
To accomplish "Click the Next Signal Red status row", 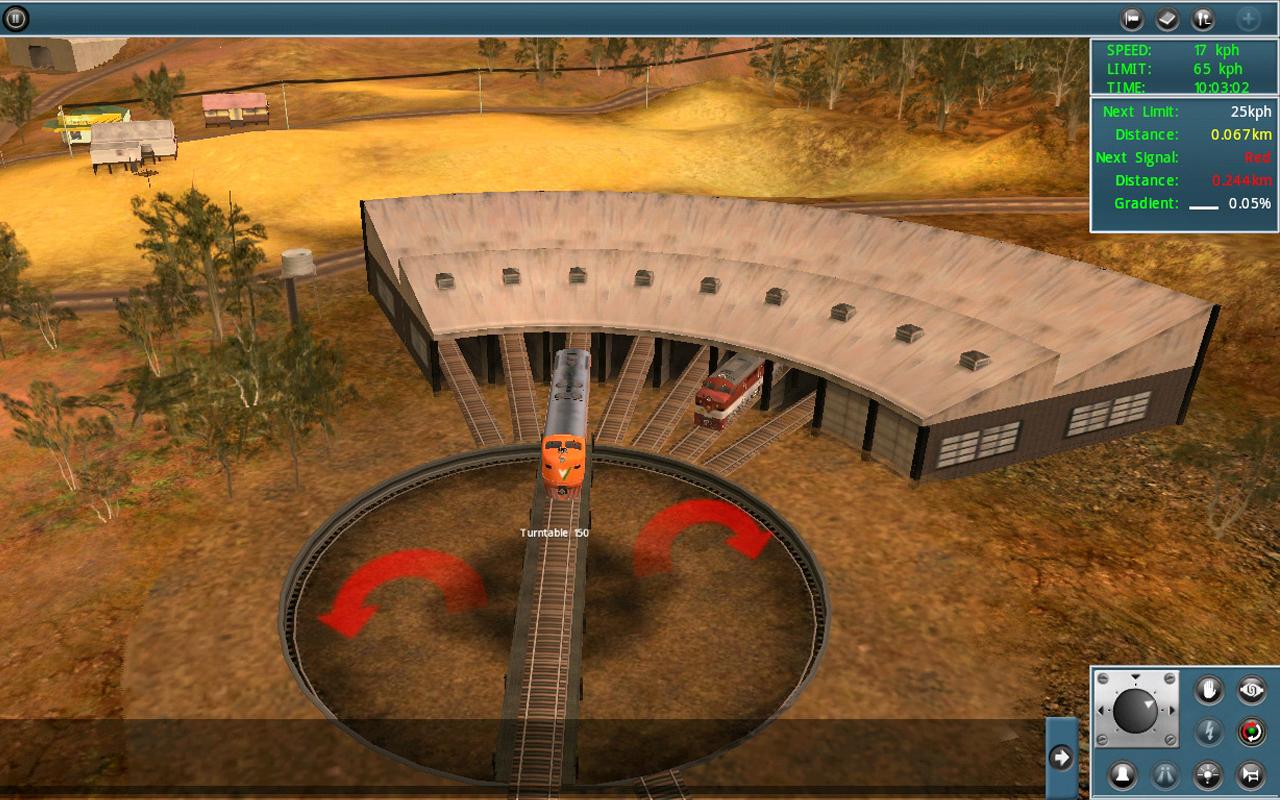I will tap(1184, 157).
